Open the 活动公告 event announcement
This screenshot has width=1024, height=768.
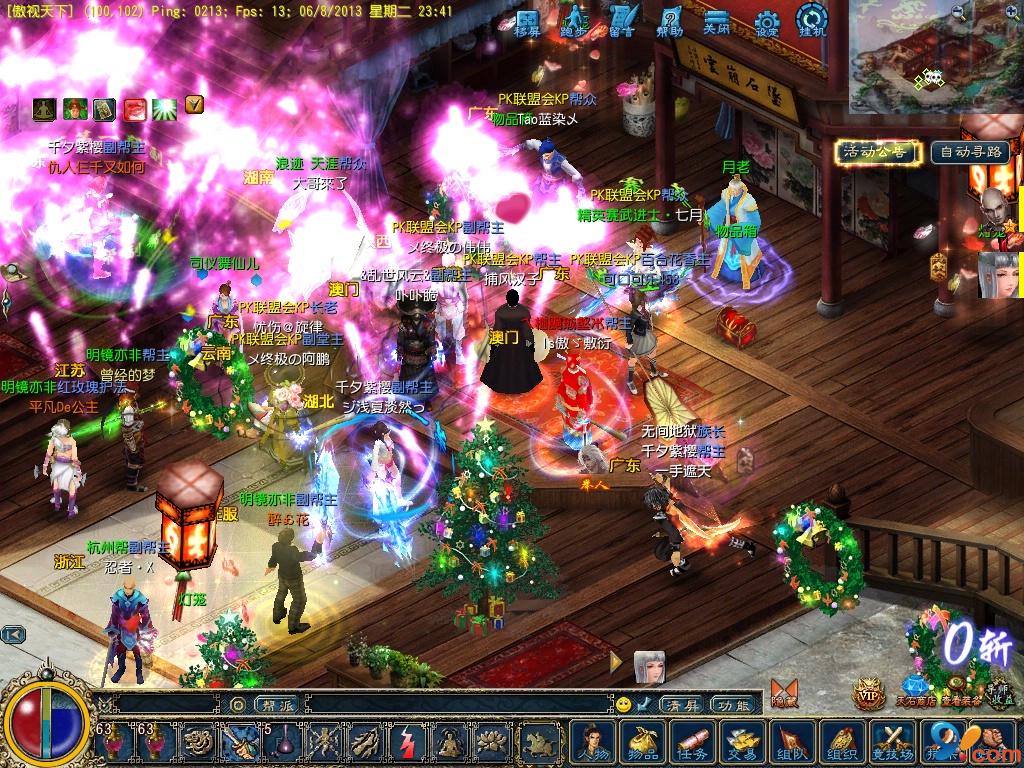click(x=876, y=152)
